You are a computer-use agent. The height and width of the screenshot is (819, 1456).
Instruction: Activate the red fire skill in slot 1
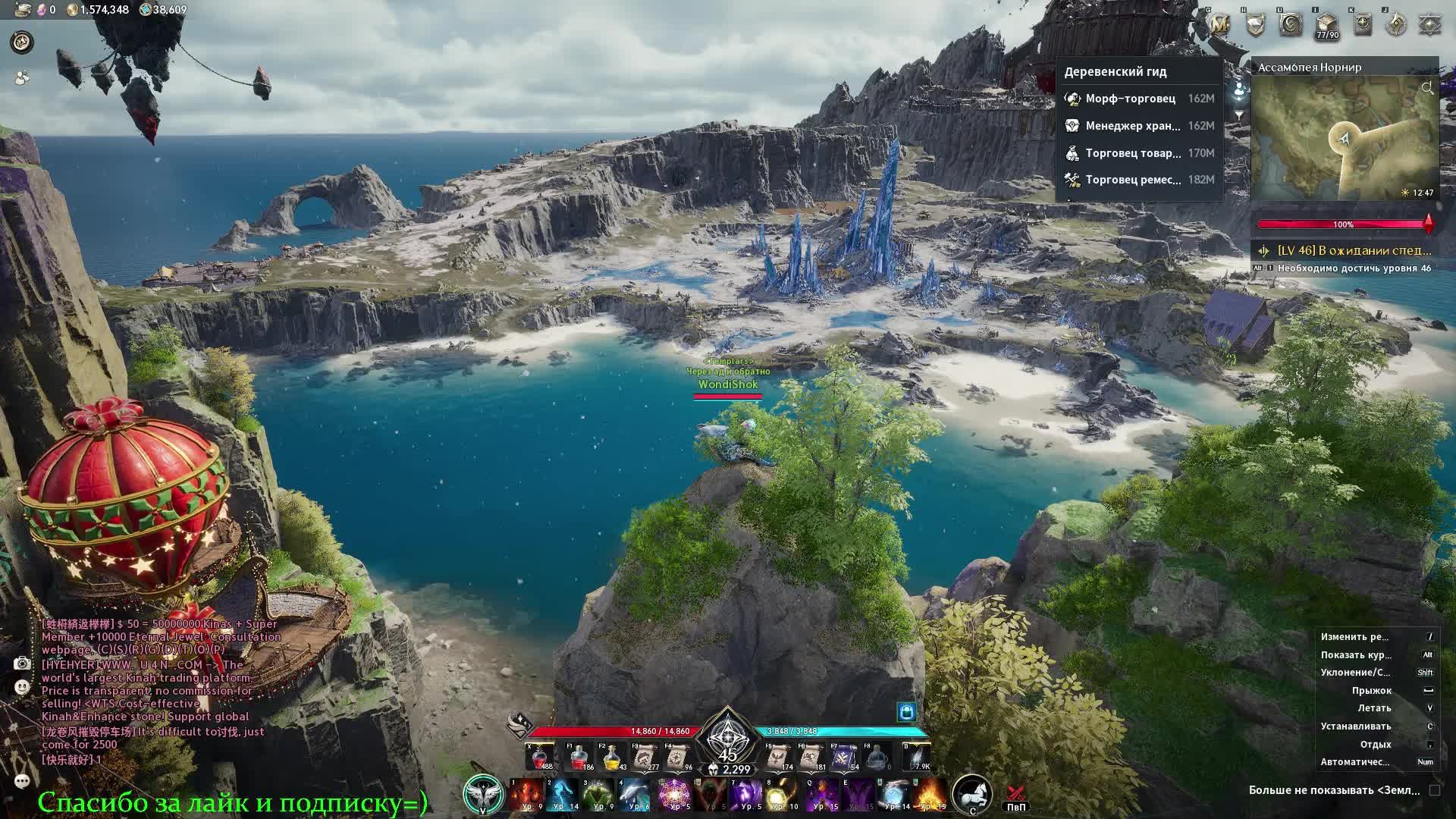[x=524, y=795]
